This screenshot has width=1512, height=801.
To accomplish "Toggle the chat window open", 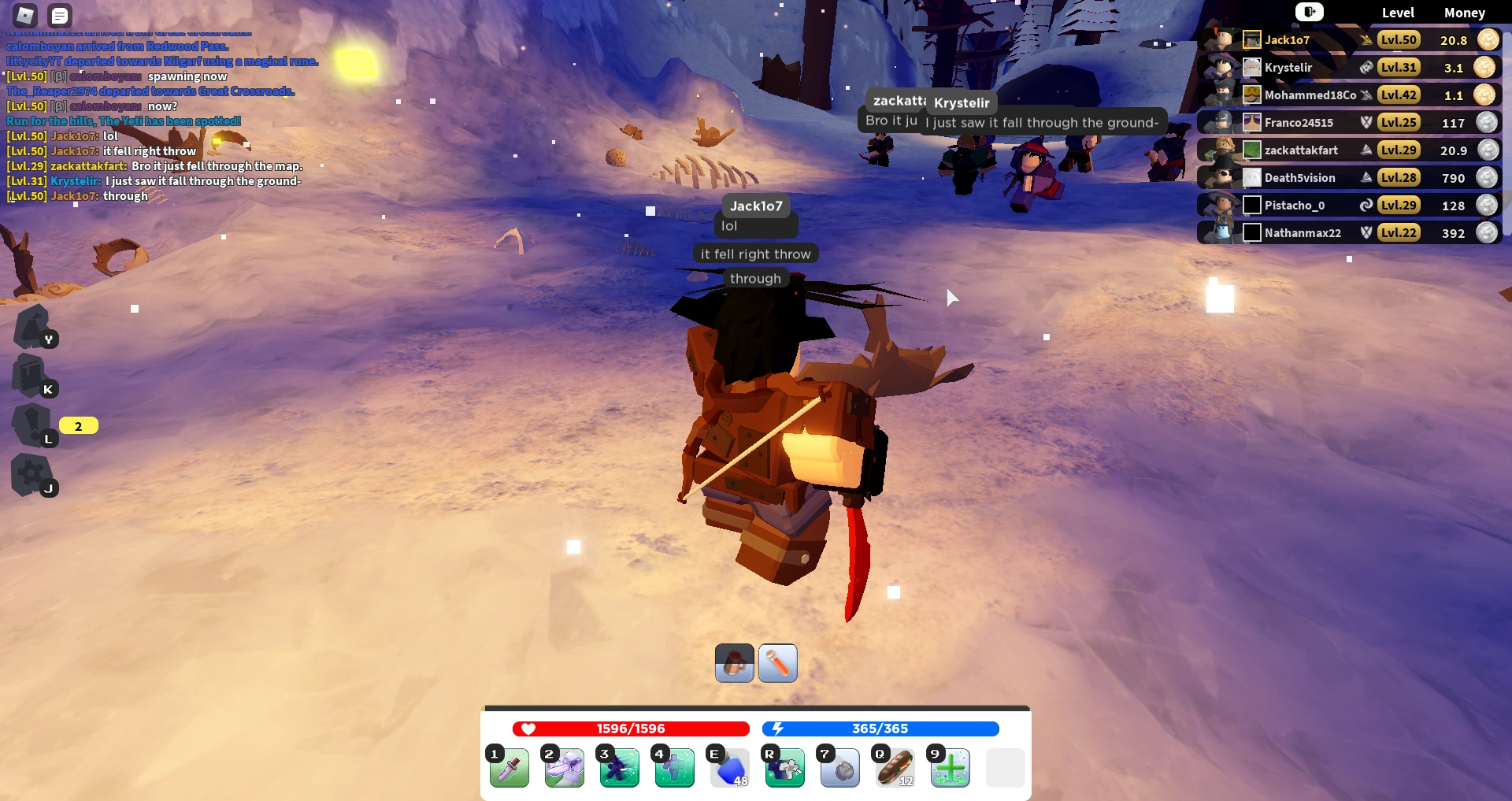I will [60, 15].
